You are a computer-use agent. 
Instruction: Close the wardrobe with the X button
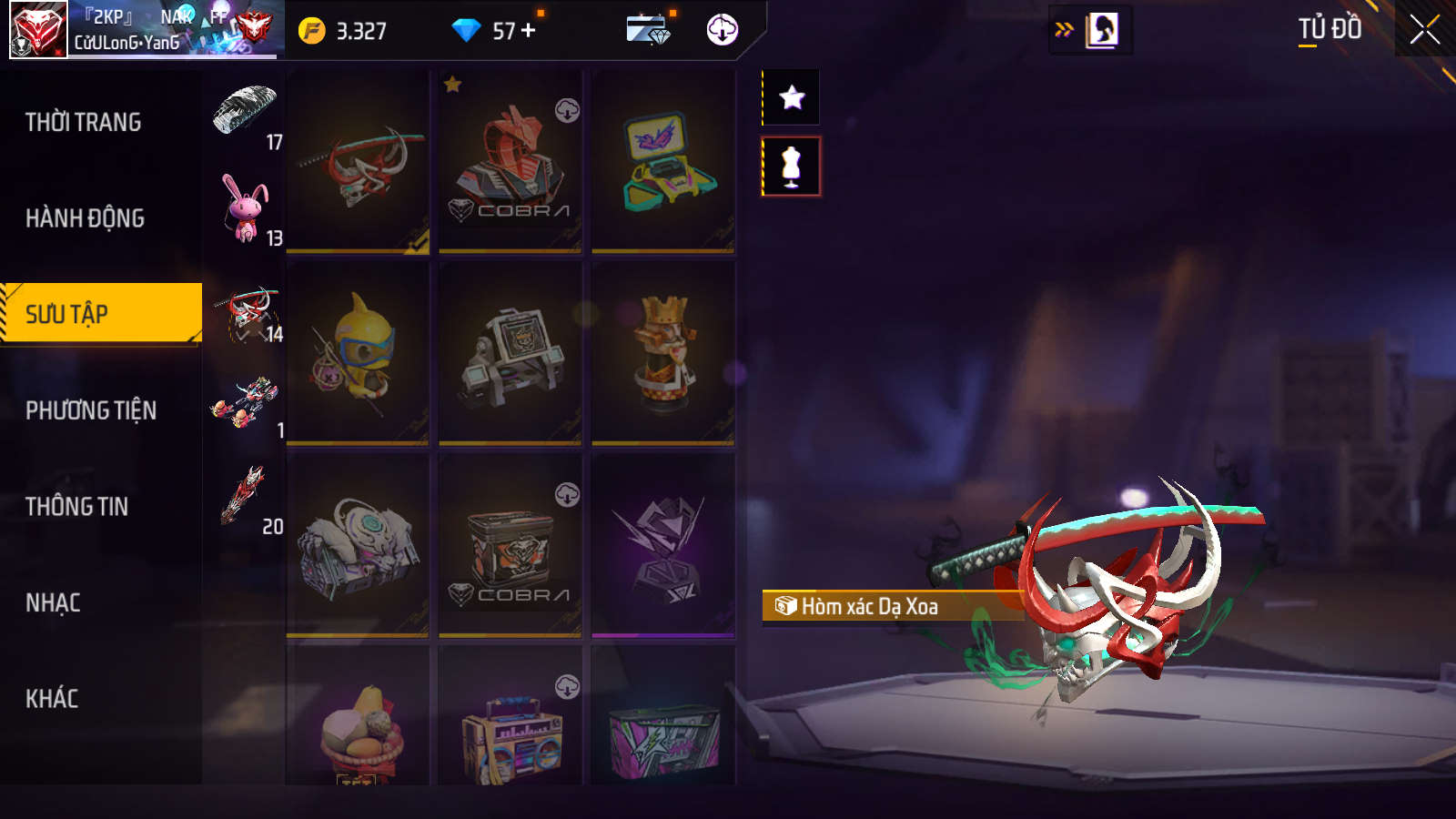[x=1424, y=30]
